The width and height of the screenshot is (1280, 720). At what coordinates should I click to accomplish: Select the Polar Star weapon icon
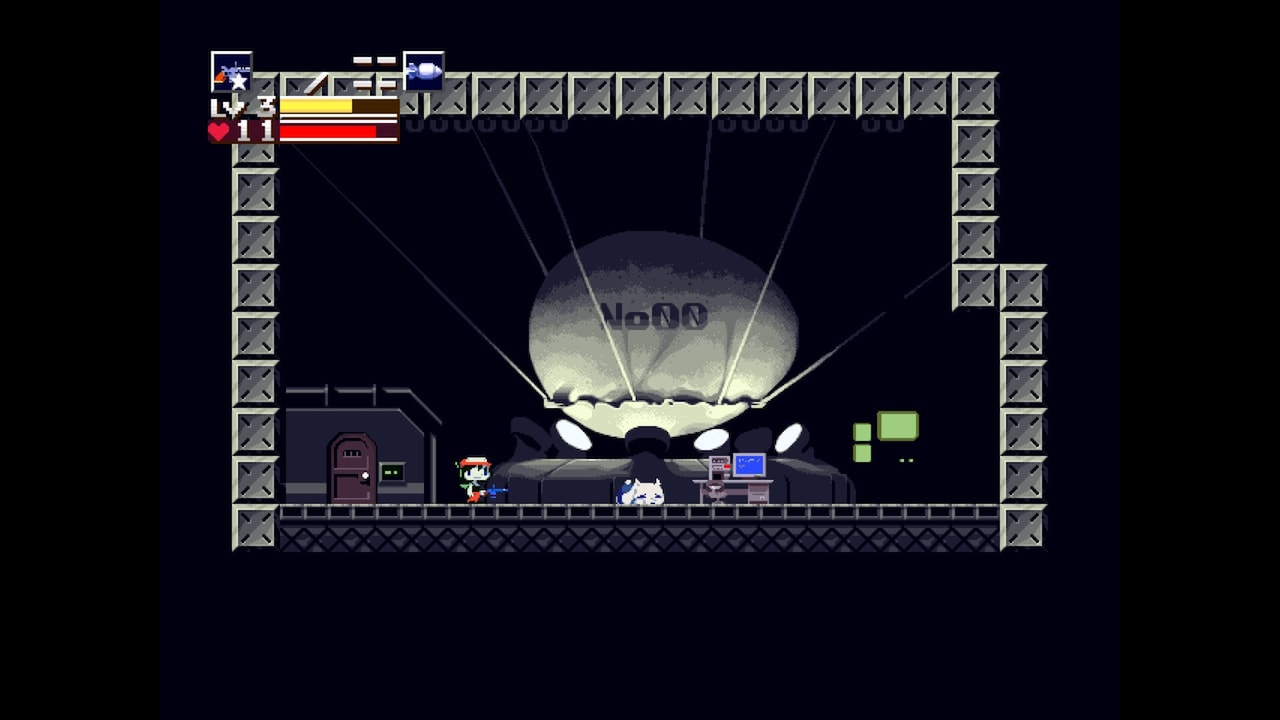tap(231, 71)
